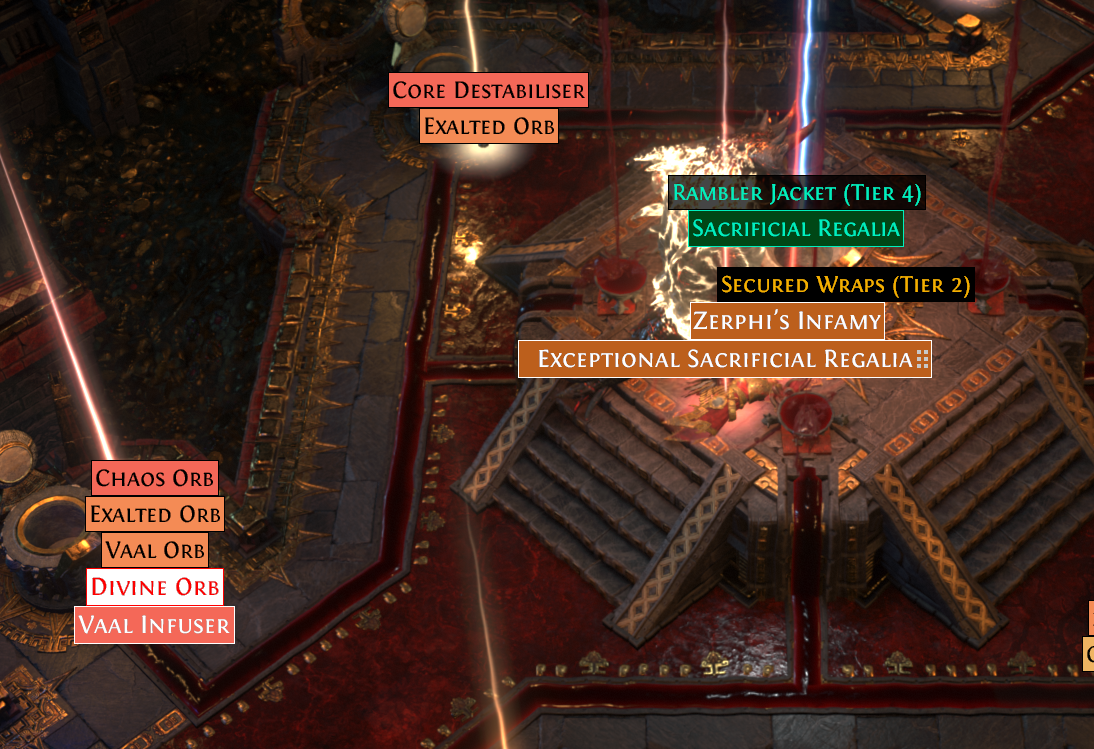The width and height of the screenshot is (1094, 749).
Task: Pick up the Chaos Orb label
Action: (155, 478)
